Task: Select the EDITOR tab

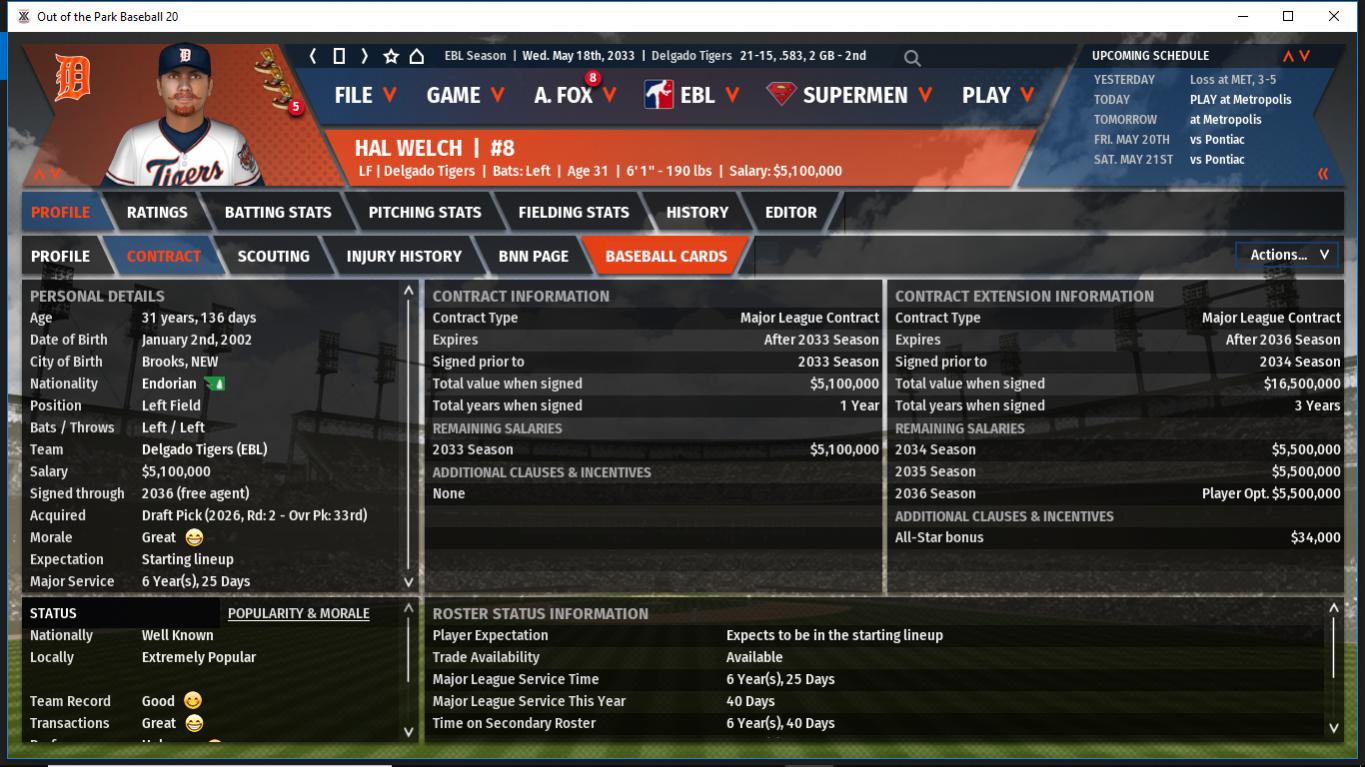Action: pos(791,212)
